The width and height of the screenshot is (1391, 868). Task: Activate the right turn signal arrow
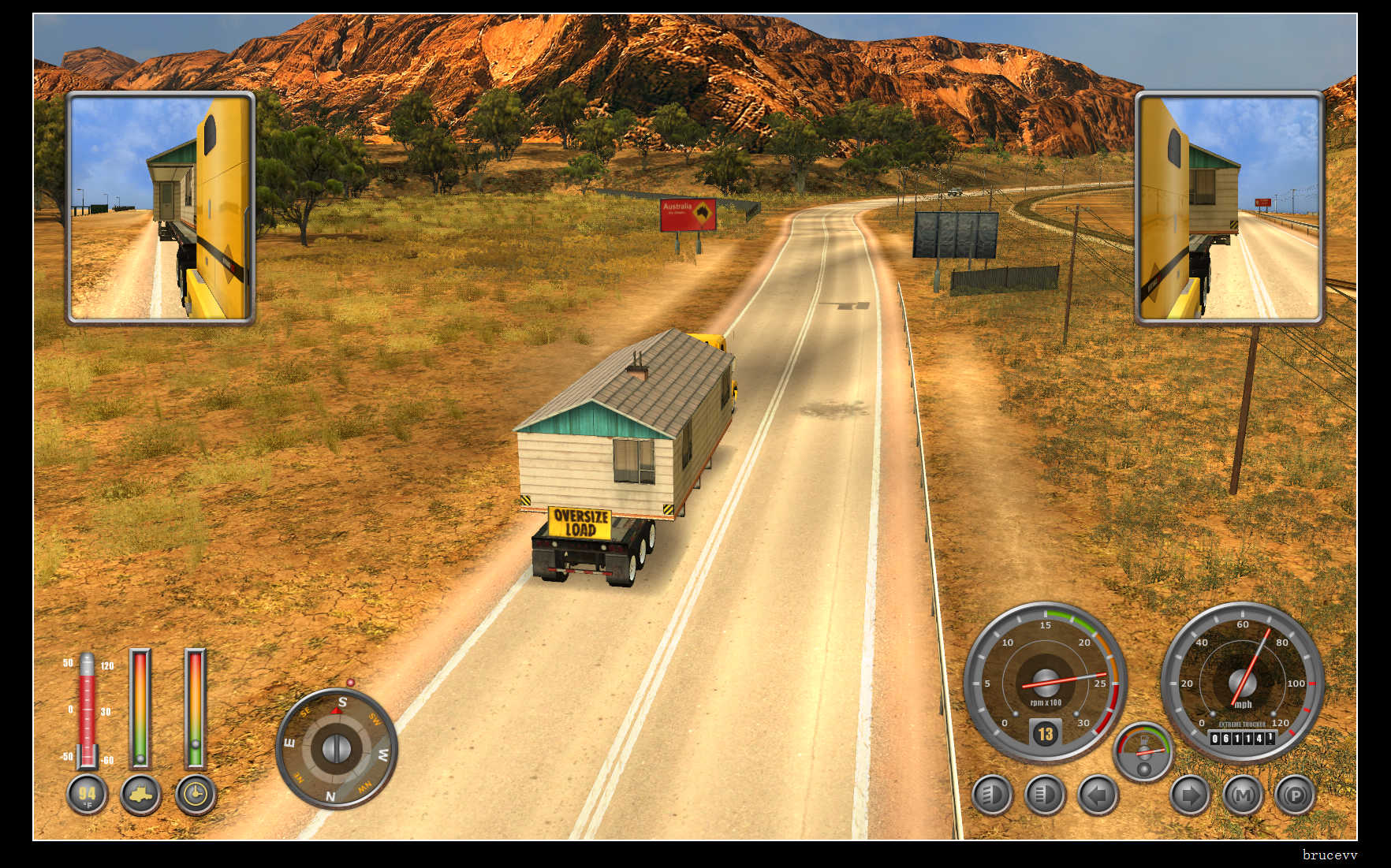[x=1189, y=795]
